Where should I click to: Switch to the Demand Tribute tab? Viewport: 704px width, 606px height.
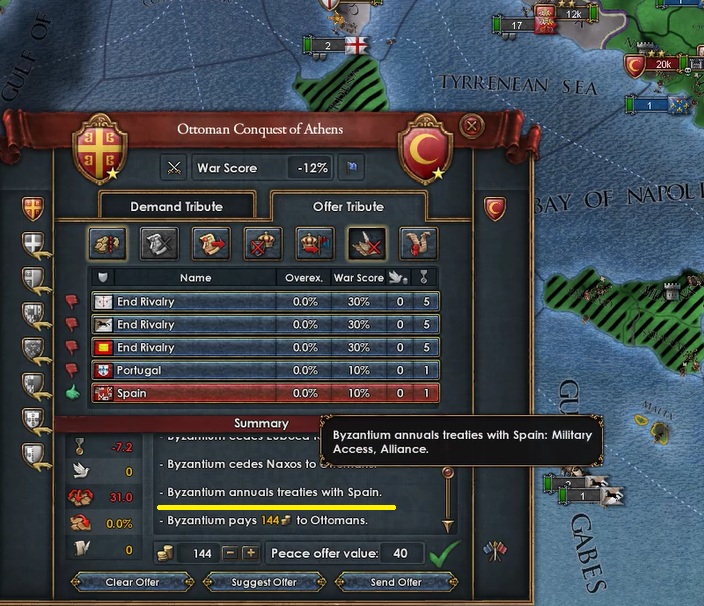pyautogui.click(x=176, y=207)
